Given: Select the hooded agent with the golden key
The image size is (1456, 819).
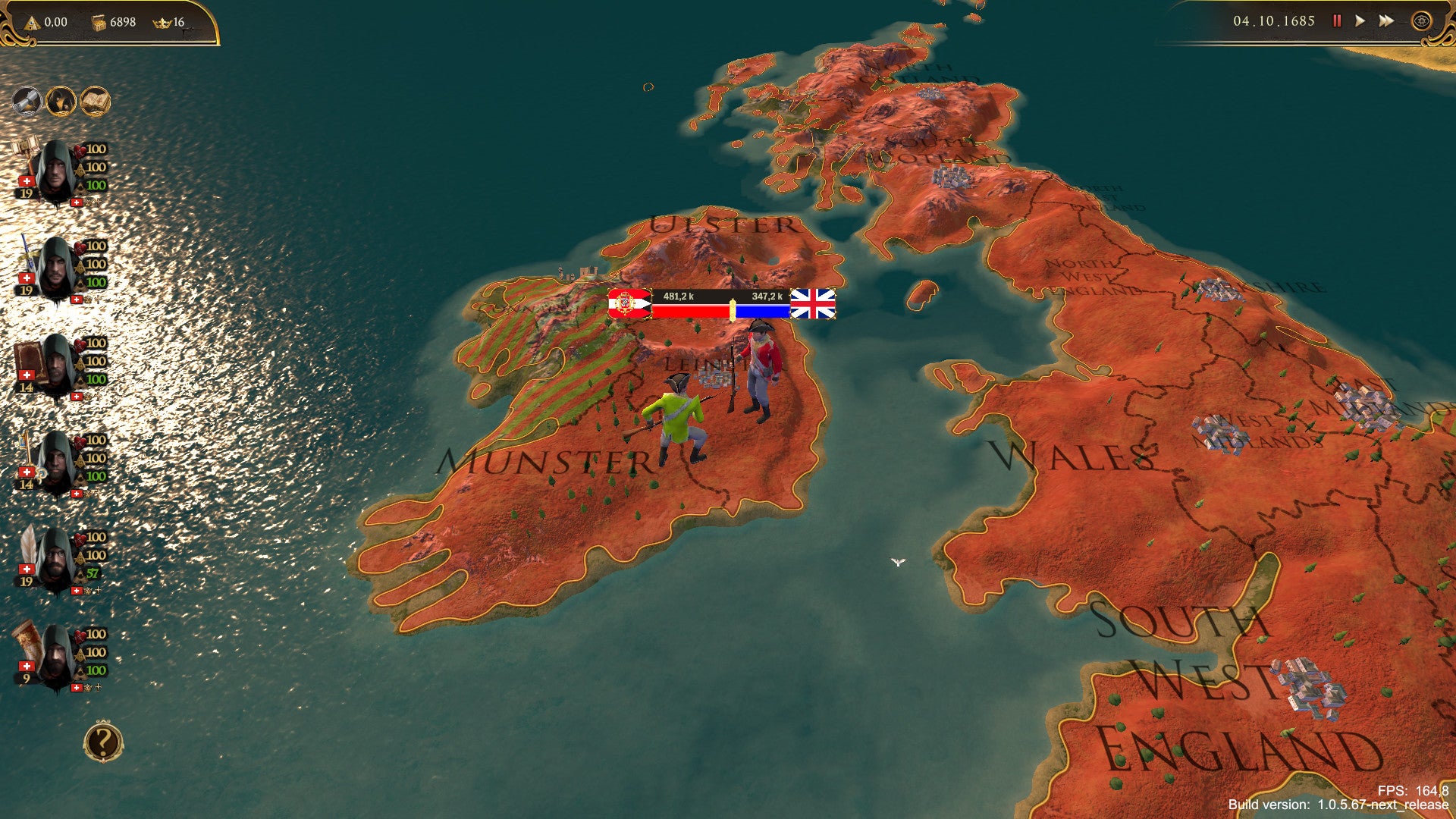Looking at the screenshot, I should [55, 463].
